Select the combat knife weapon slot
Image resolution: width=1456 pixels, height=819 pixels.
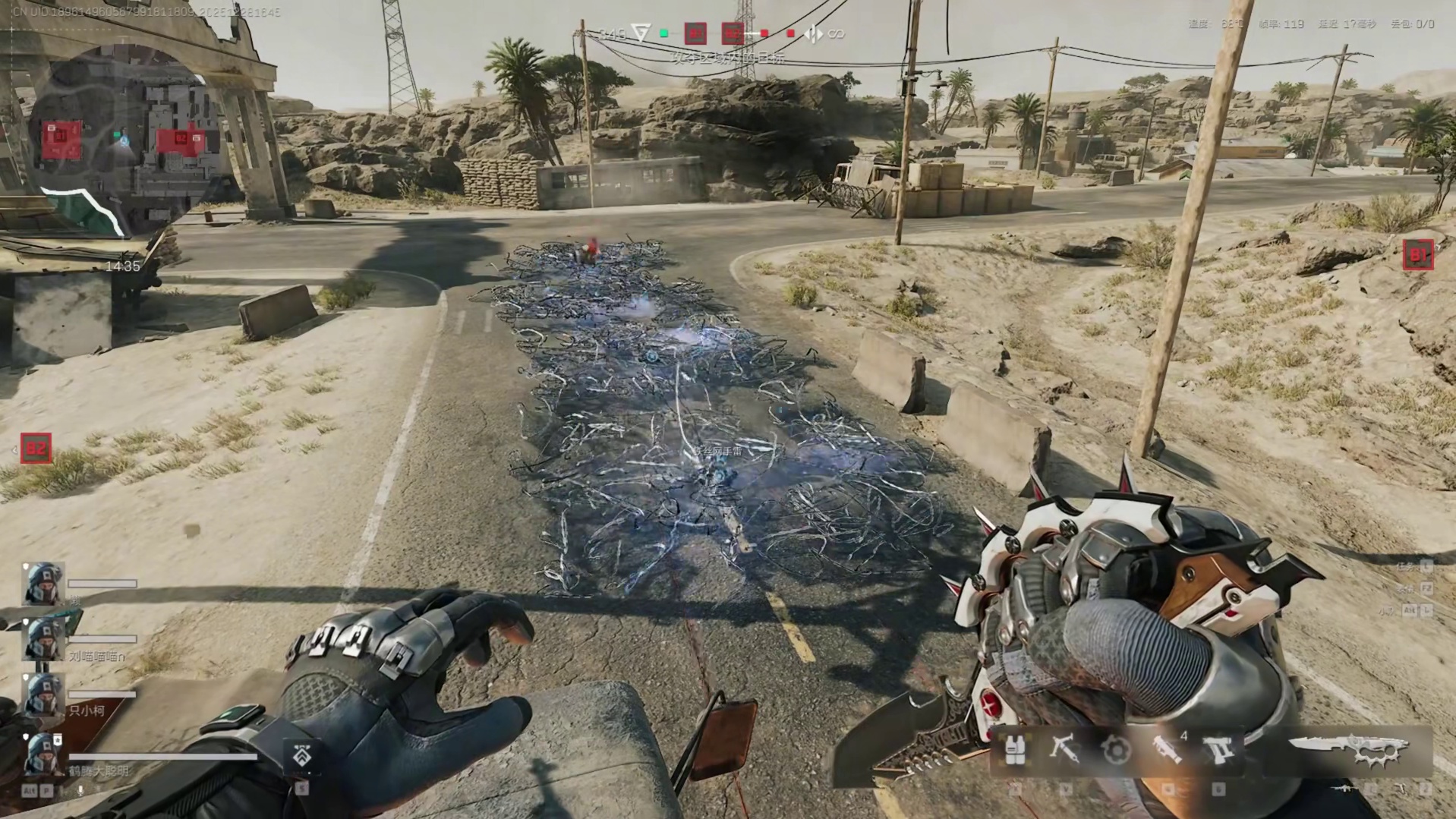(1348, 750)
